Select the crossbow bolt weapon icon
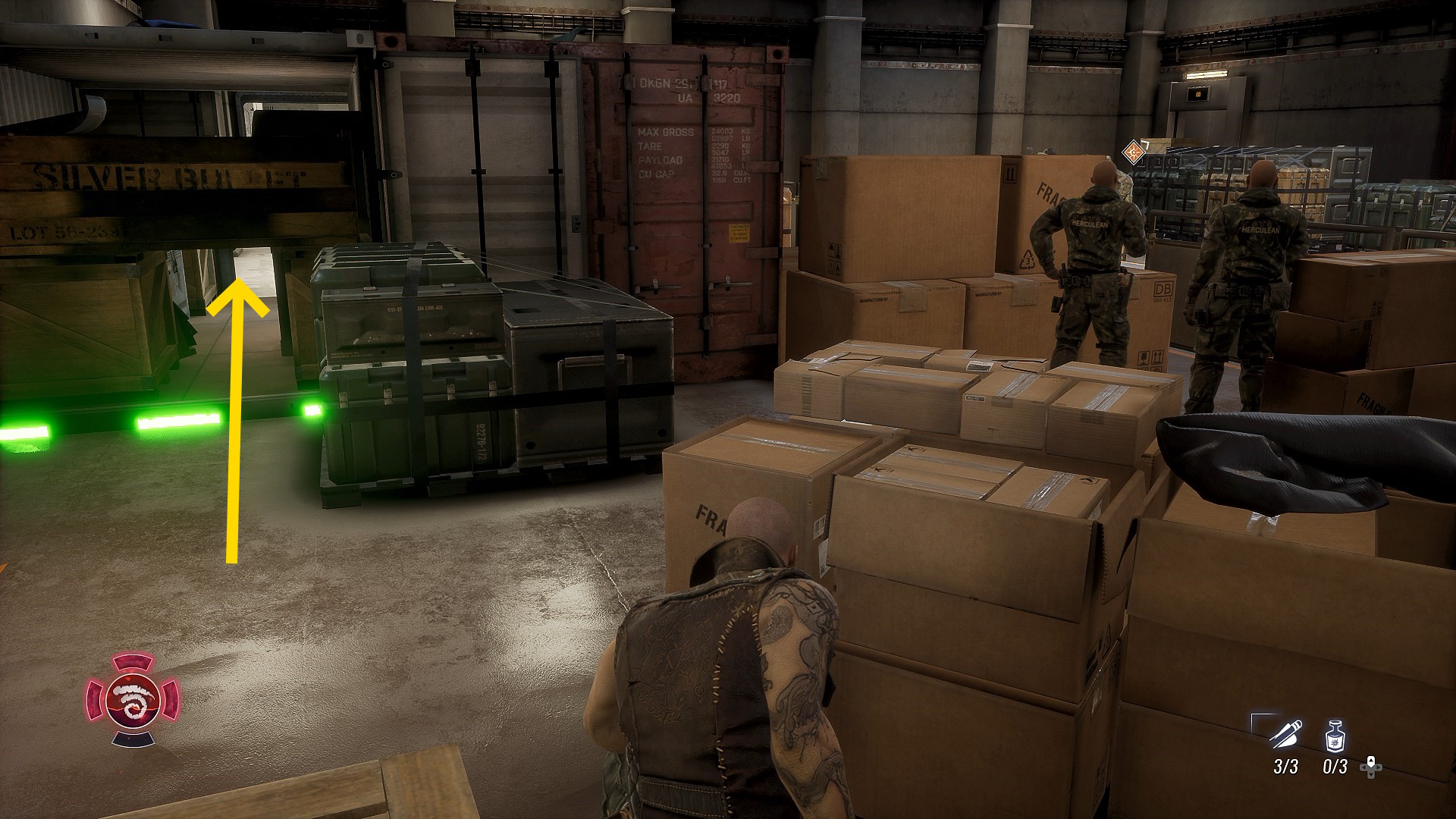 1286,735
